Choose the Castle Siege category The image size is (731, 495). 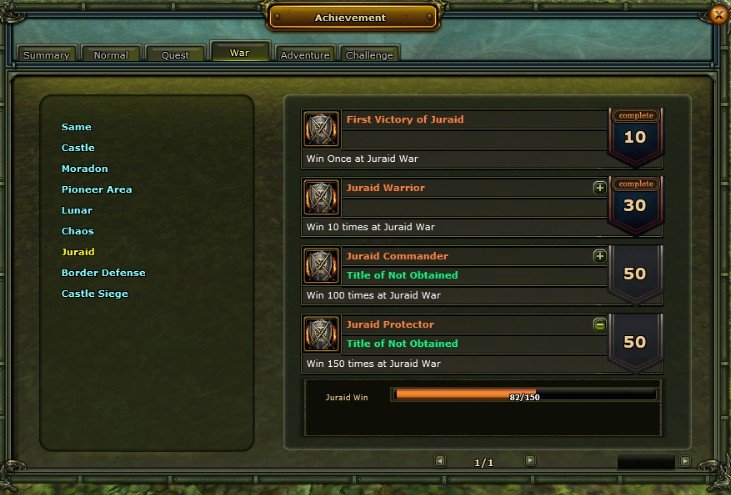(94, 294)
